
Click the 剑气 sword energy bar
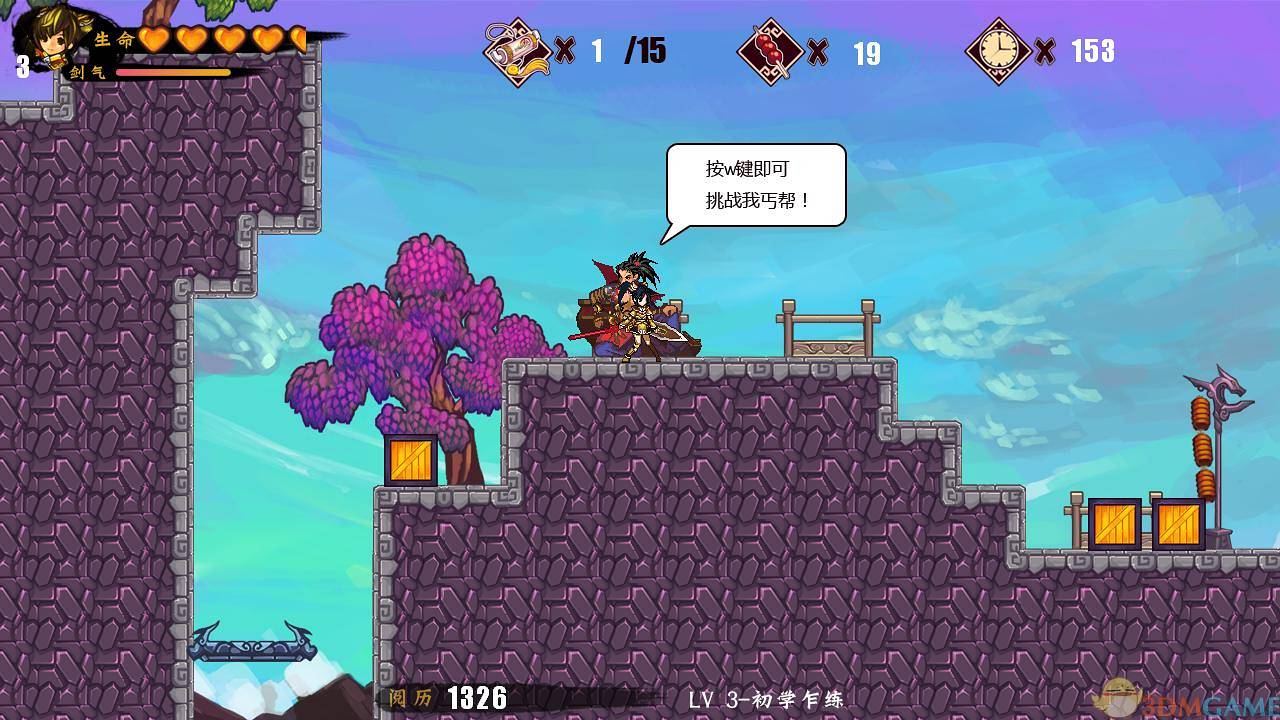pyautogui.click(x=175, y=74)
